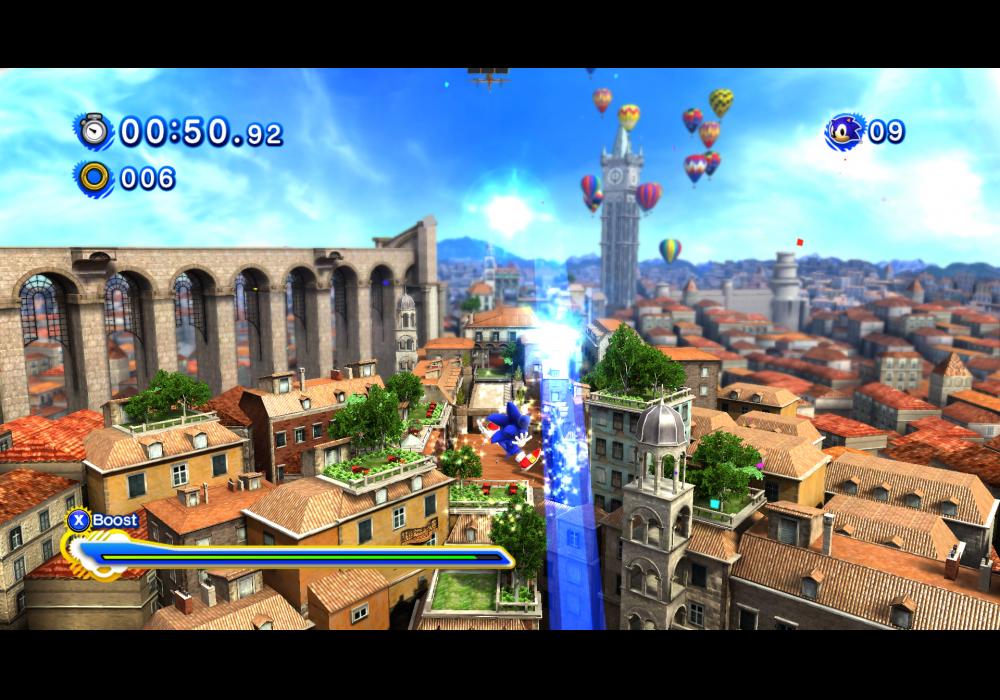Click the Sonic head lives icon
This screenshot has height=700, width=1000.
[844, 131]
